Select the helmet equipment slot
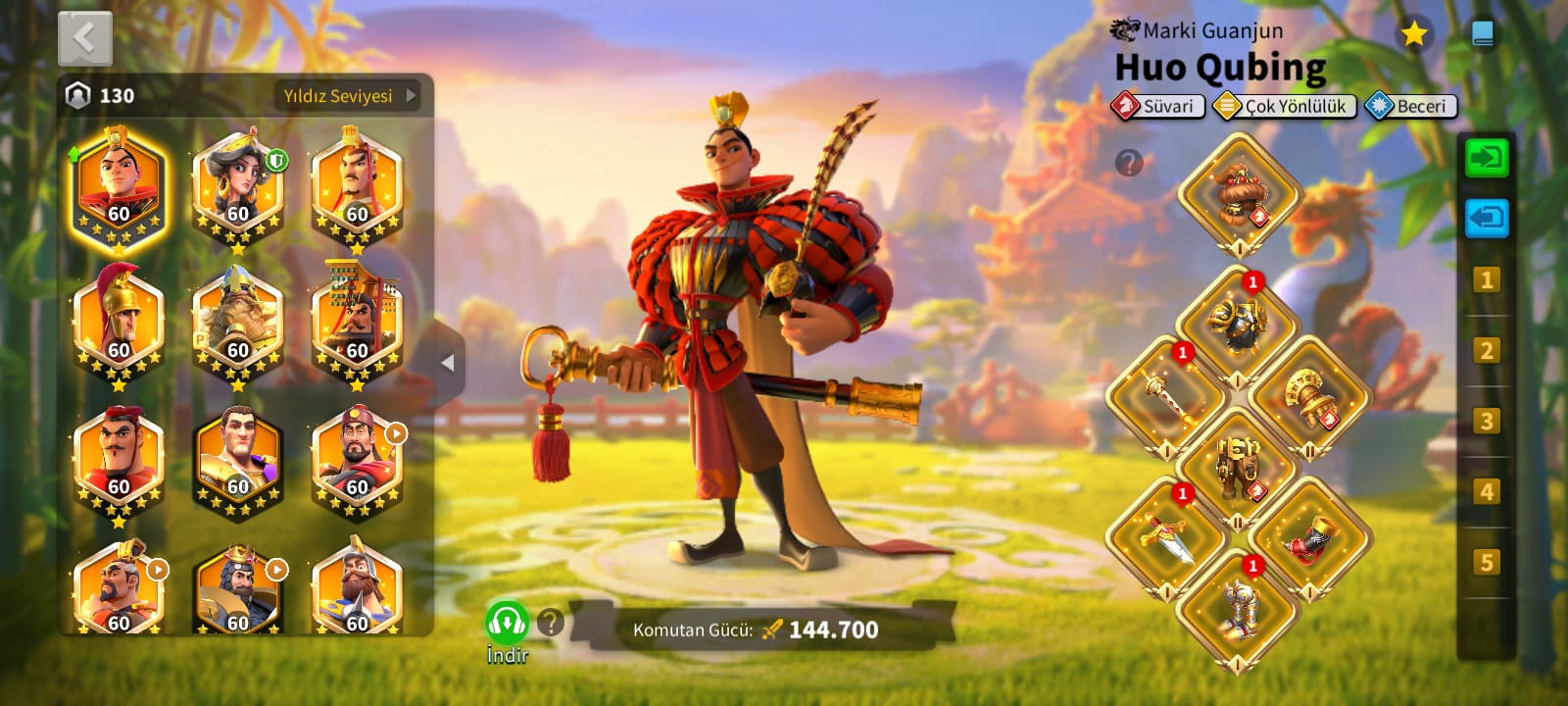 click(1239, 193)
